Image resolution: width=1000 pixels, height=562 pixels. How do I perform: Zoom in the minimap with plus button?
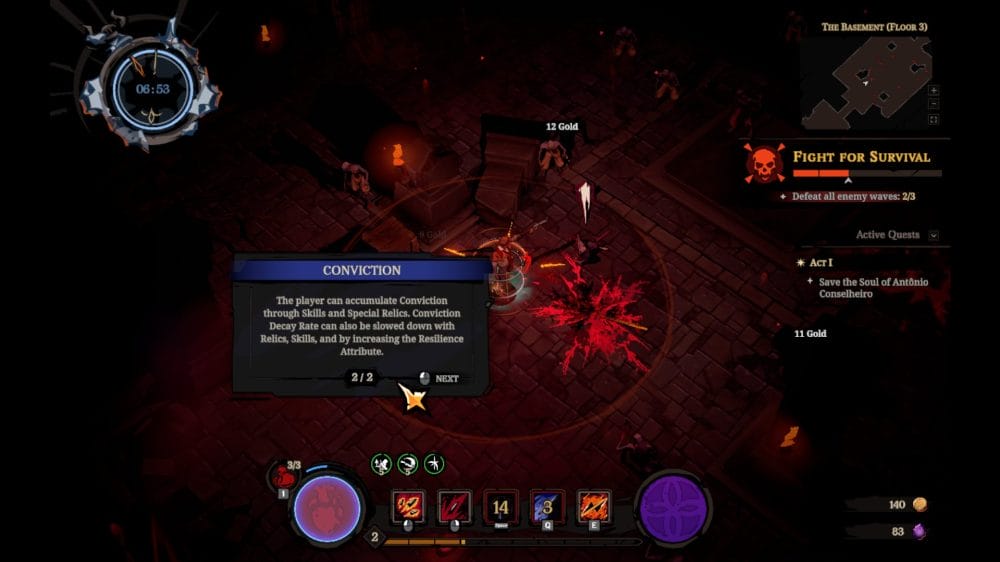(934, 90)
